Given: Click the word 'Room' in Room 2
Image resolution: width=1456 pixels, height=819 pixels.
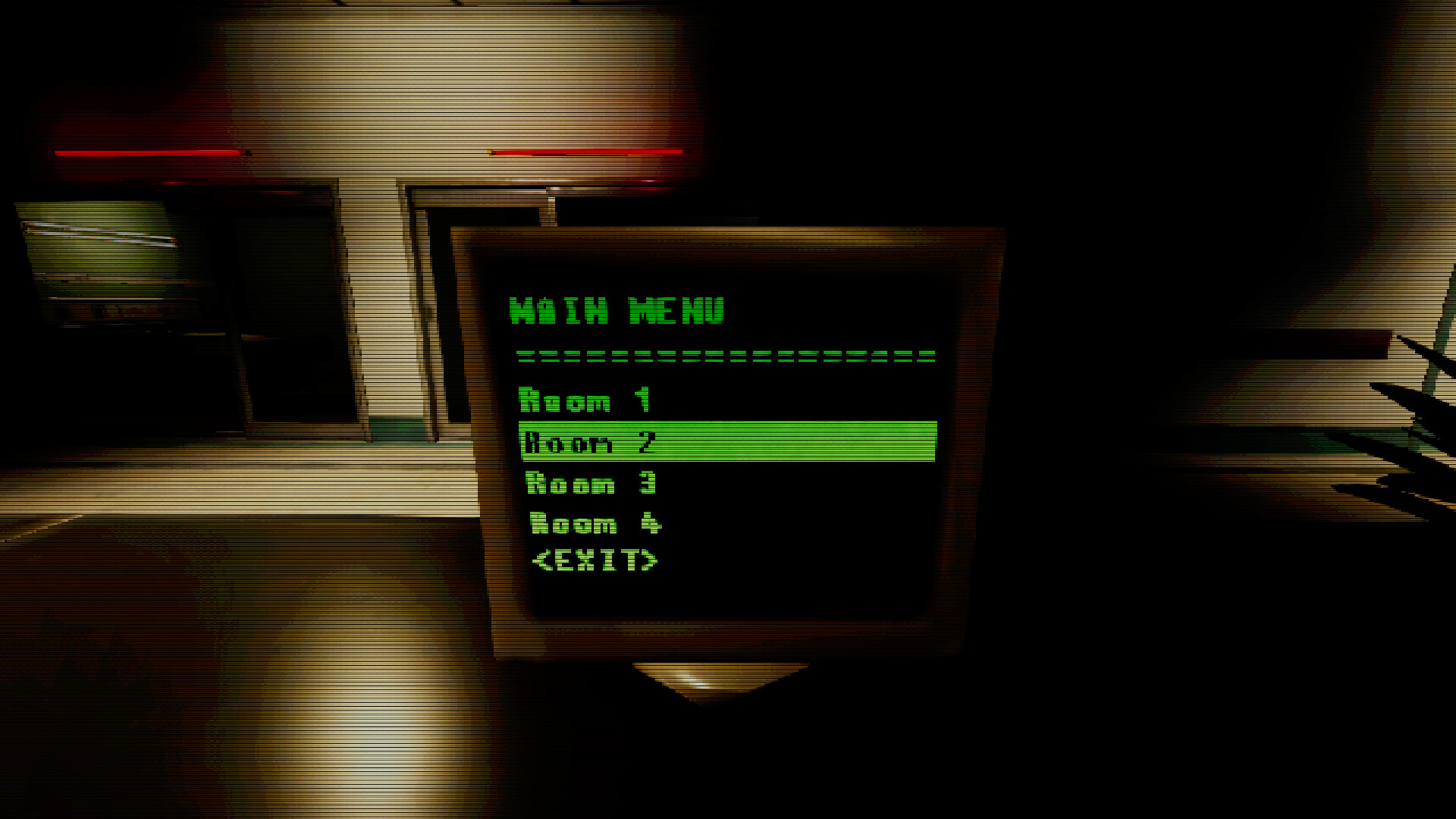Looking at the screenshot, I should point(569,444).
